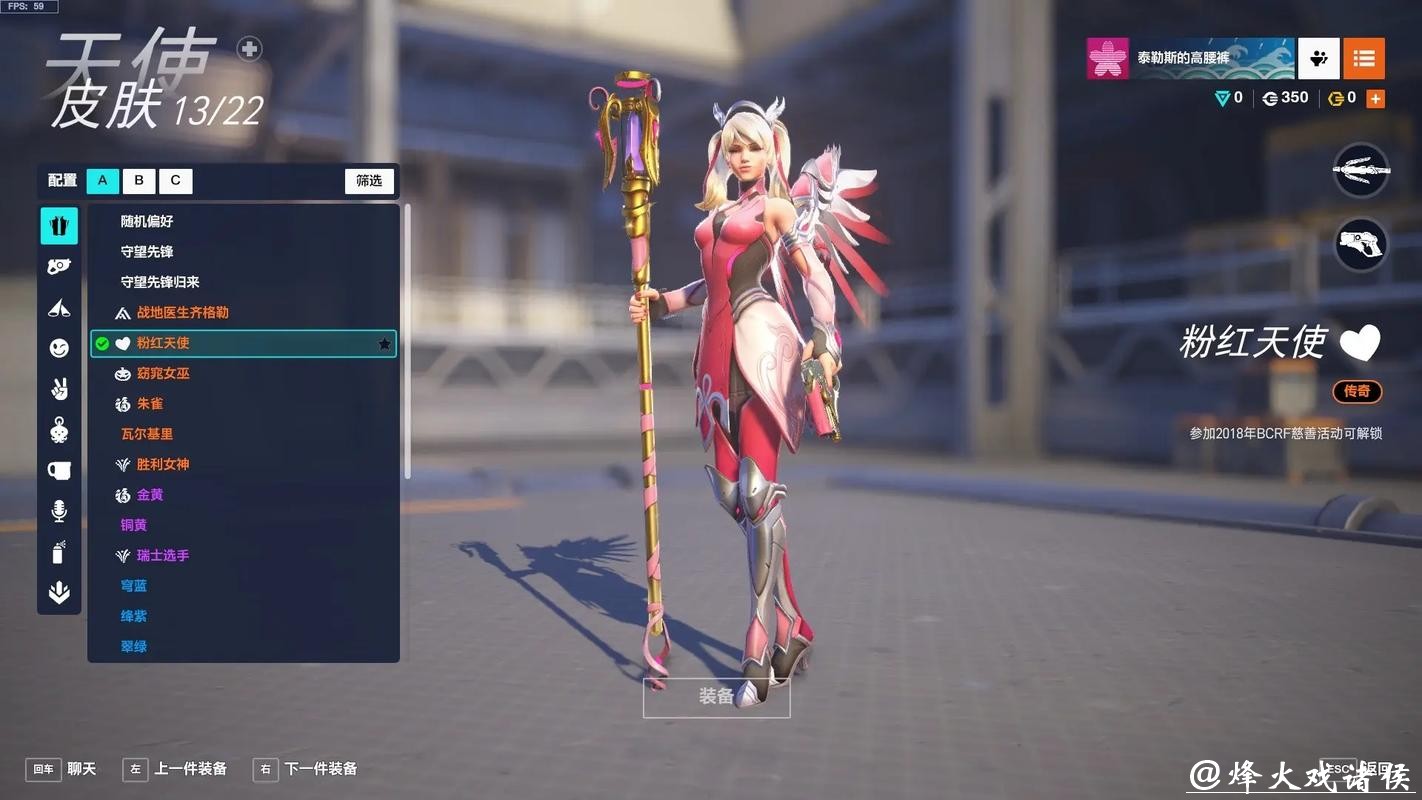Toggle the favorite star on 粉红天使 skin
The width and height of the screenshot is (1422, 800).
(x=384, y=343)
